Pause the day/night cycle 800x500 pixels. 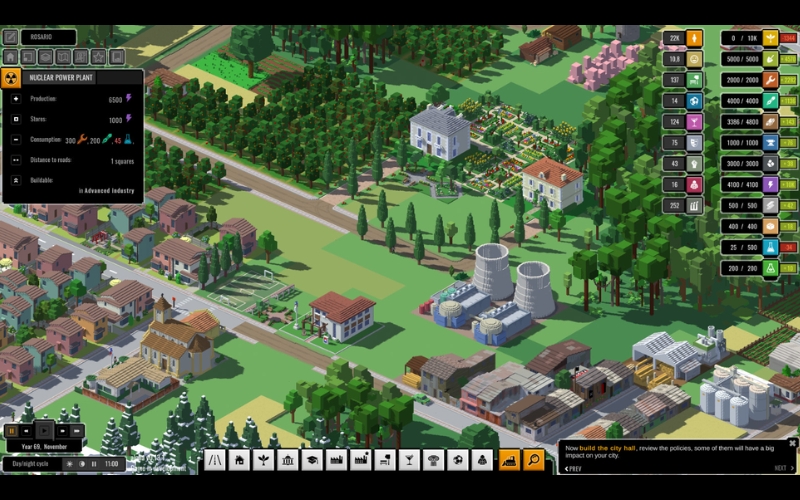point(95,464)
